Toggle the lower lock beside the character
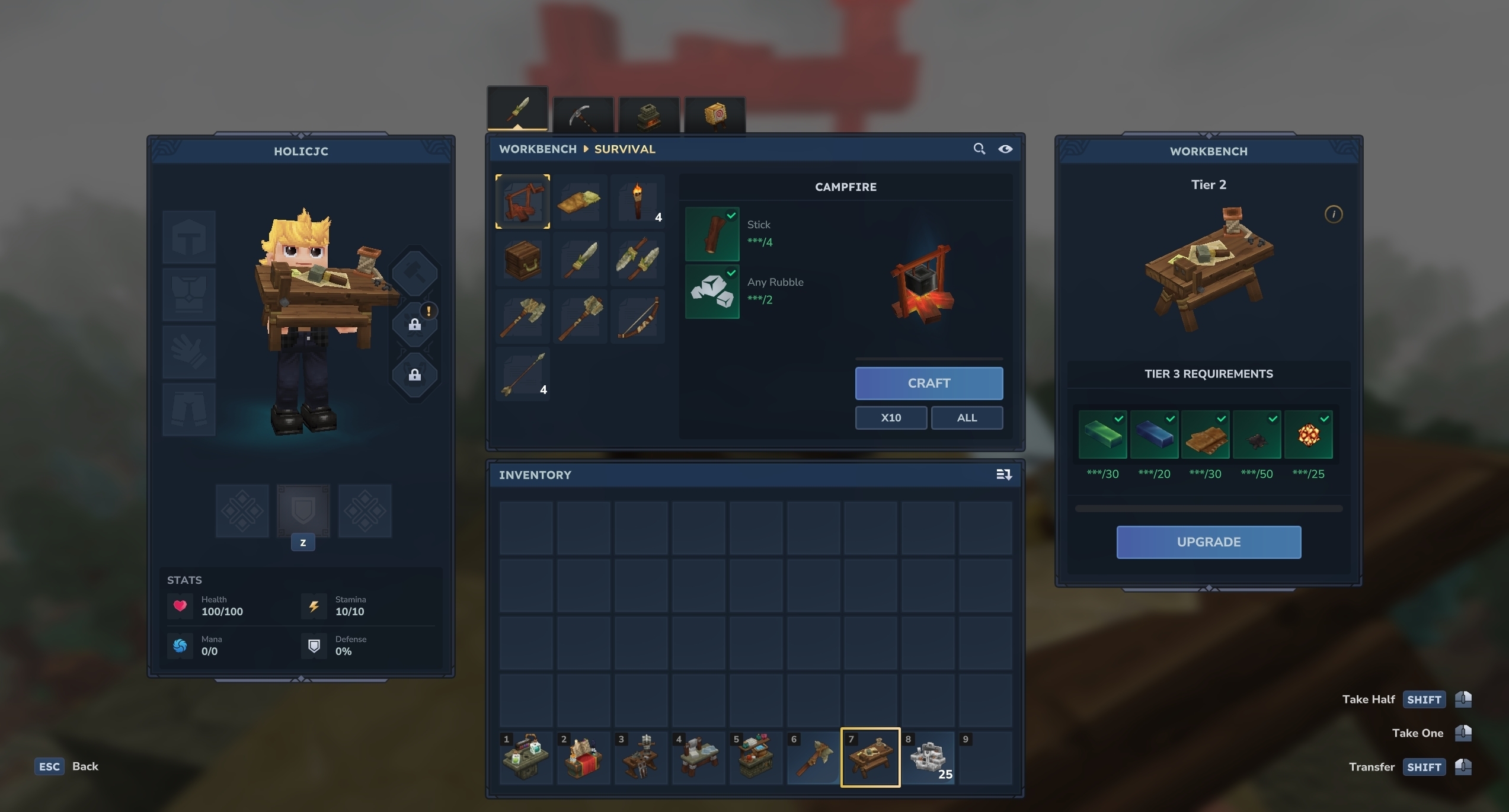Image resolution: width=1509 pixels, height=812 pixels. pos(415,375)
